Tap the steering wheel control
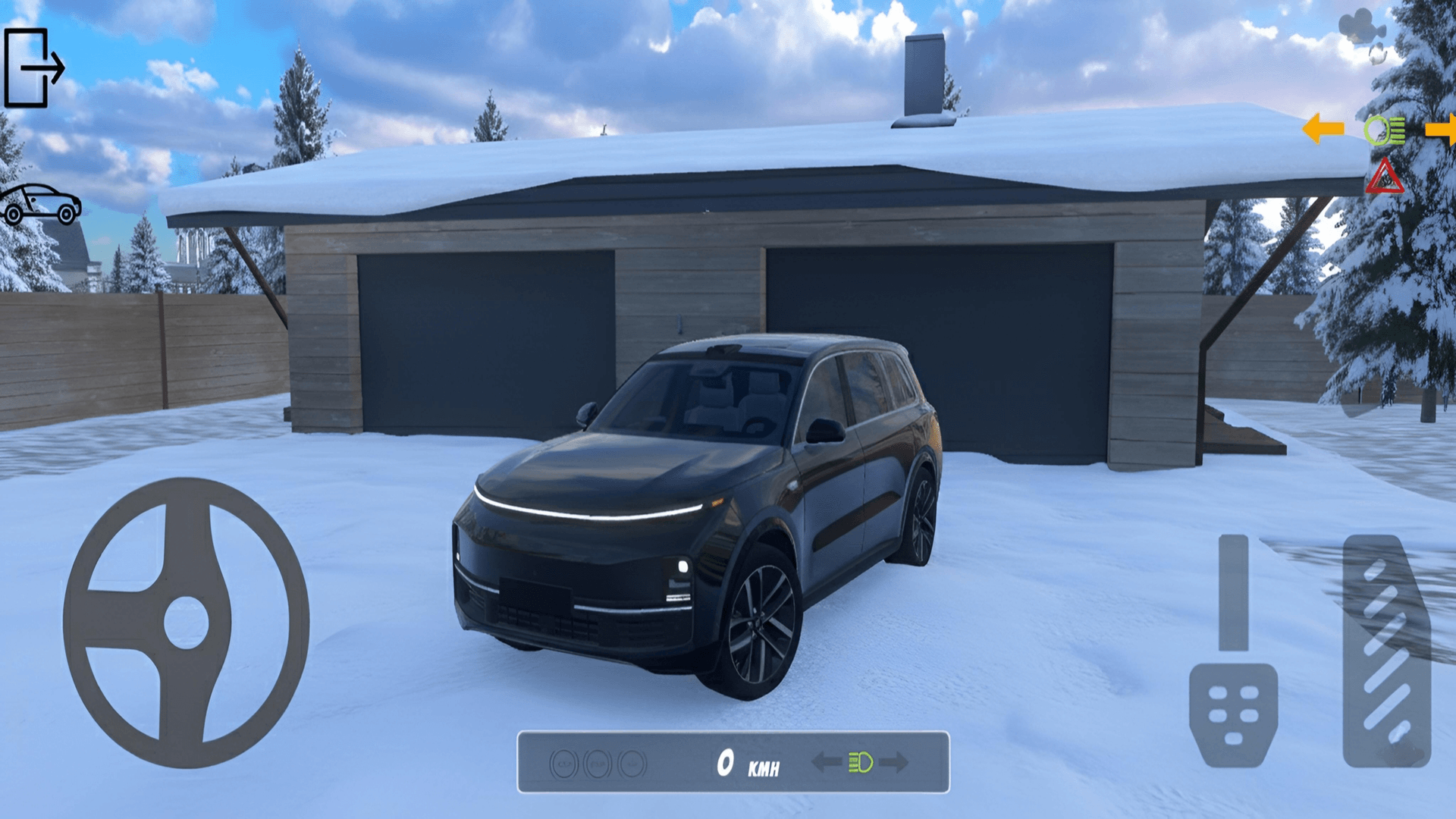The height and width of the screenshot is (819, 1456). coord(187,622)
